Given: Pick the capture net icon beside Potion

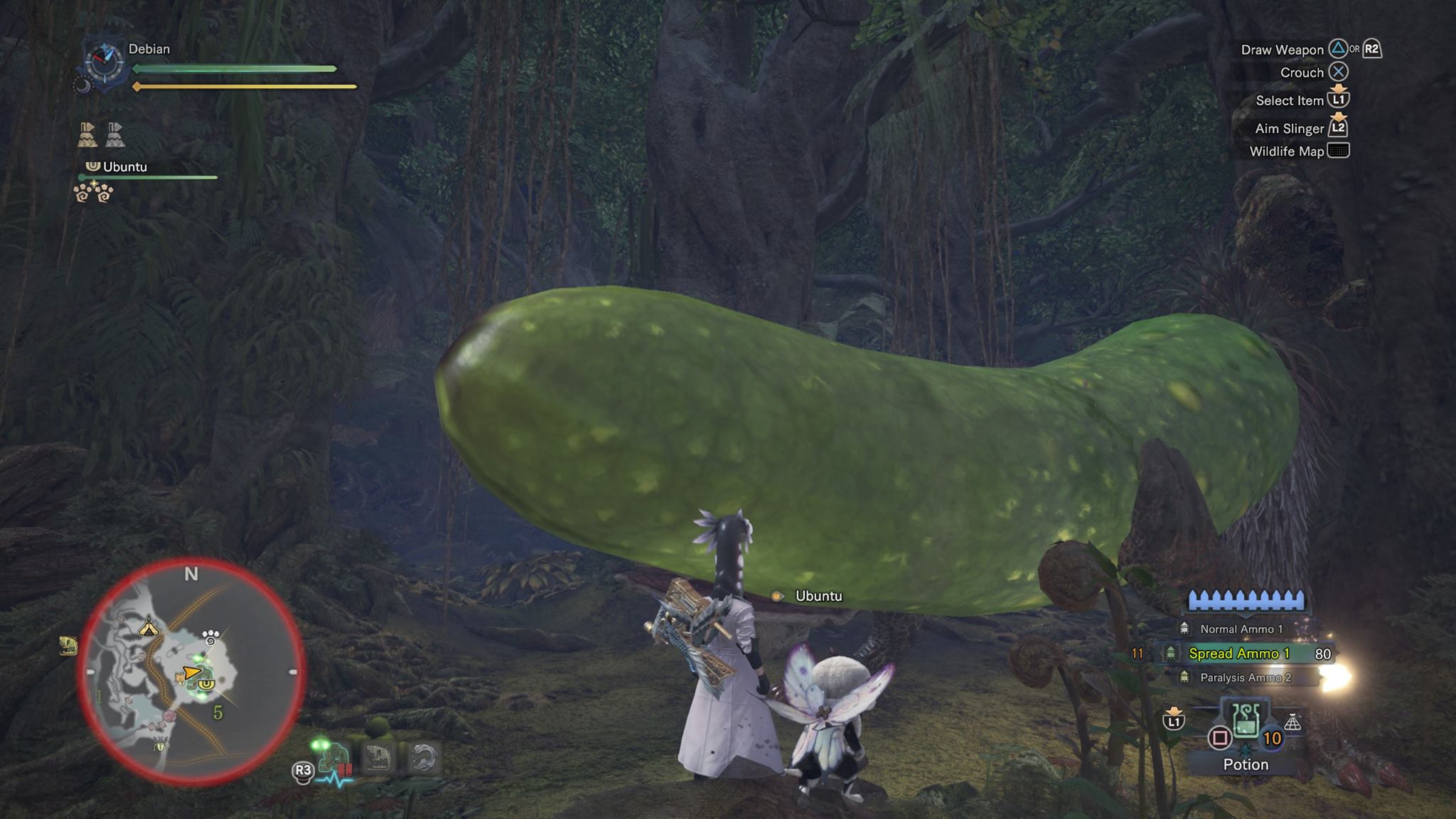Looking at the screenshot, I should [x=1292, y=723].
